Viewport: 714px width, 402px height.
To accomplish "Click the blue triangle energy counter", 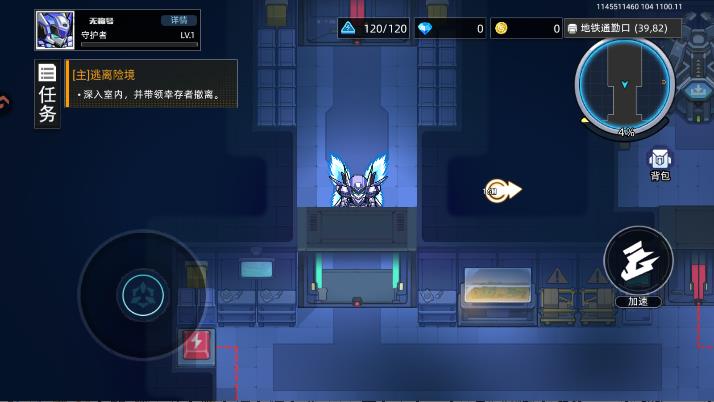I will click(374, 28).
